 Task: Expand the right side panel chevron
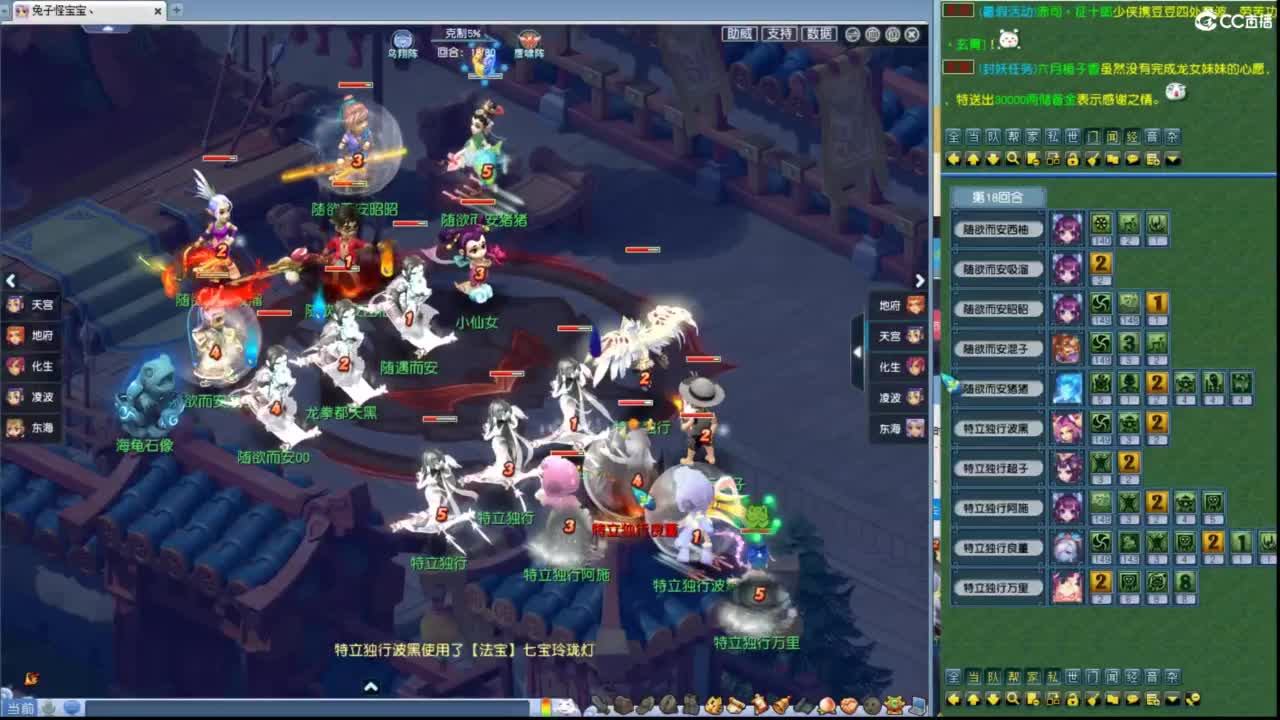[x=919, y=281]
